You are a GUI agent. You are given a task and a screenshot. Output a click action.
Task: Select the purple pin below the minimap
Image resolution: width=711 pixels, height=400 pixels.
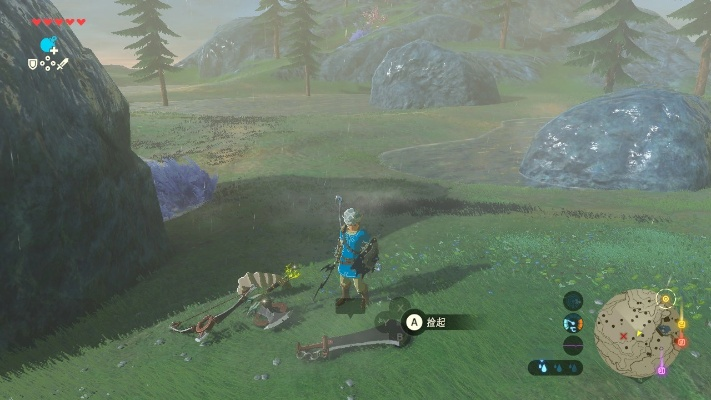pyautogui.click(x=661, y=370)
